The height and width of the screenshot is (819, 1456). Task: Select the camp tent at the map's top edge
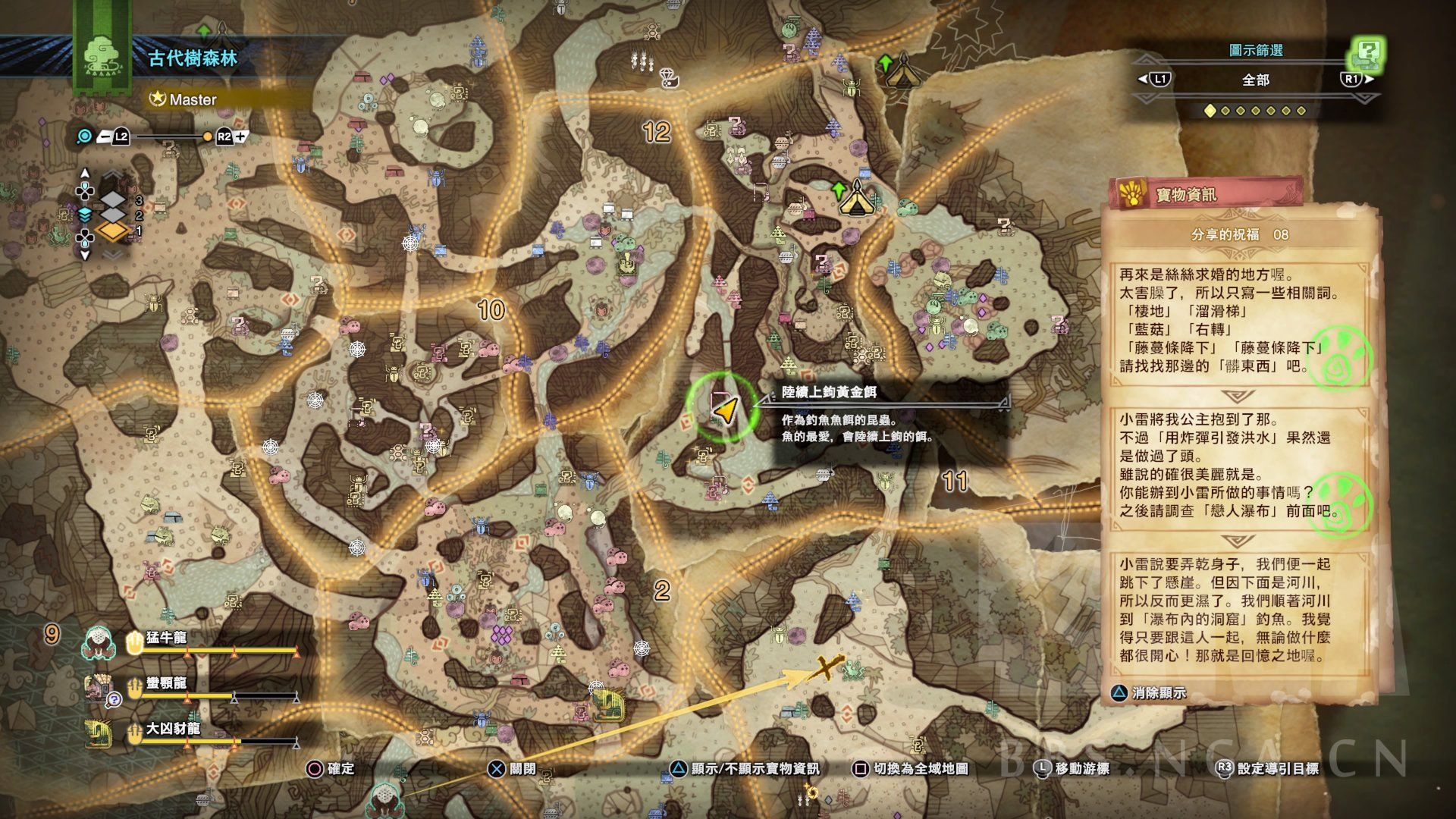[x=902, y=71]
